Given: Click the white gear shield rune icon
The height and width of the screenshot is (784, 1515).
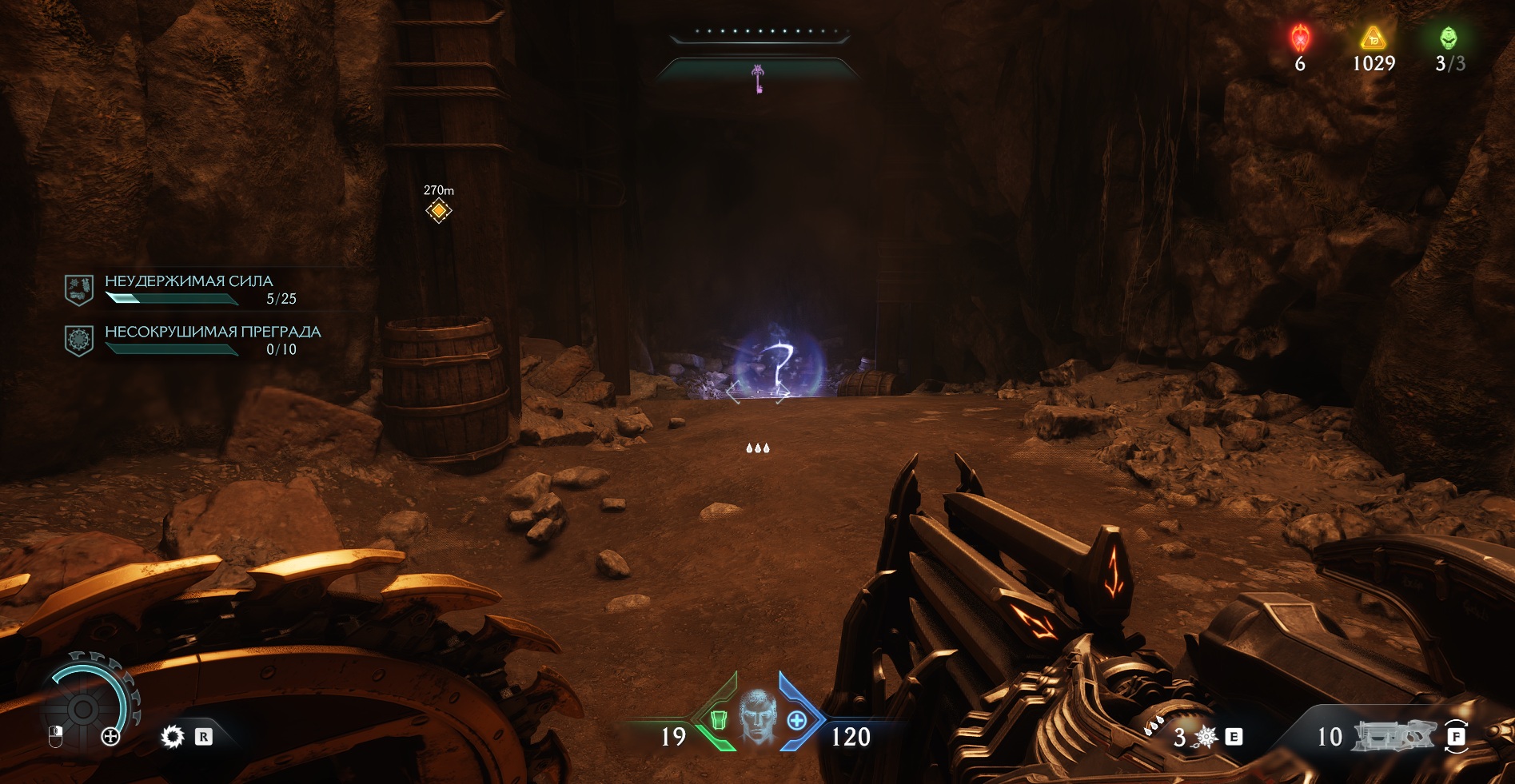Looking at the screenshot, I should tap(172, 736).
